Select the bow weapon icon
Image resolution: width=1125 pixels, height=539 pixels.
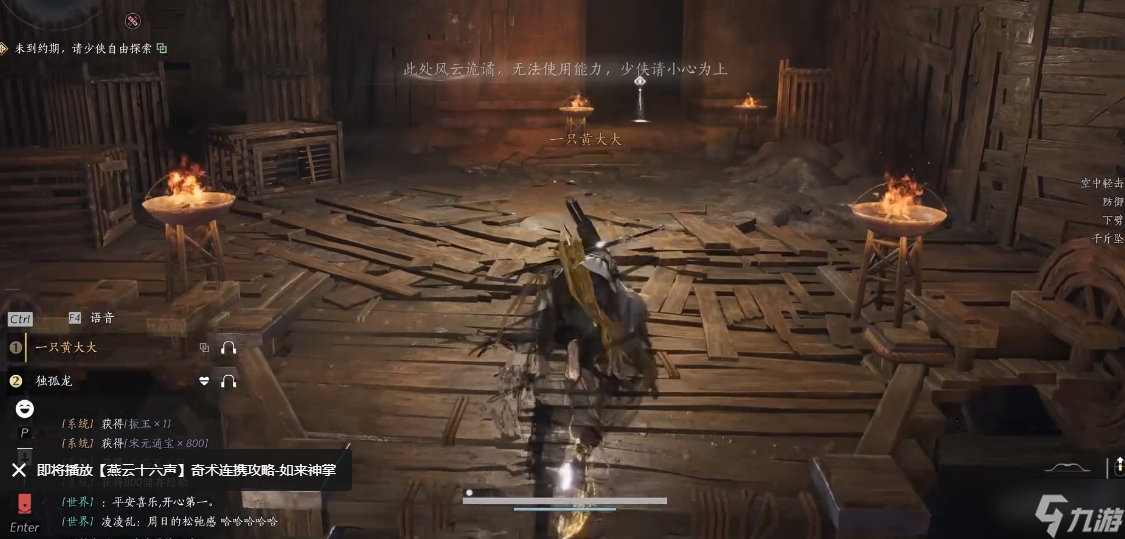1067,467
